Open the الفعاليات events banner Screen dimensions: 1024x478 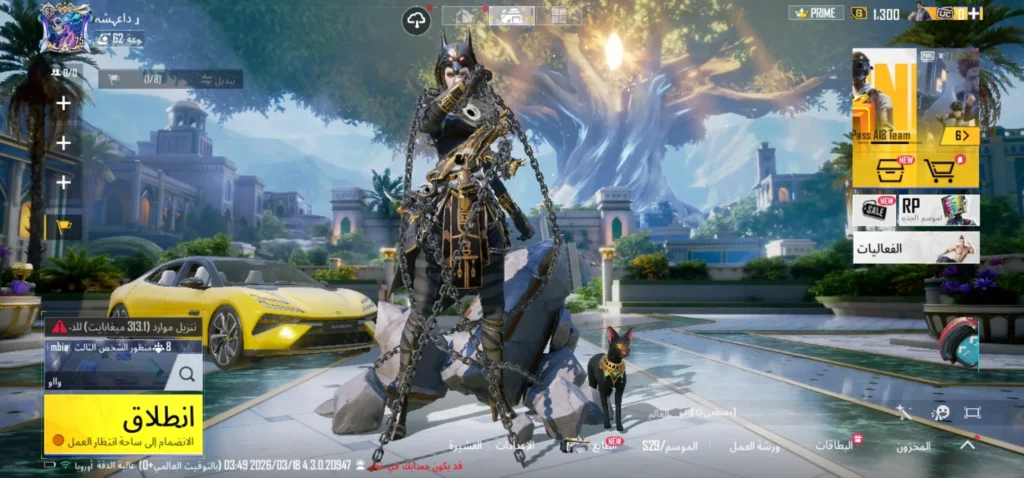[x=916, y=247]
